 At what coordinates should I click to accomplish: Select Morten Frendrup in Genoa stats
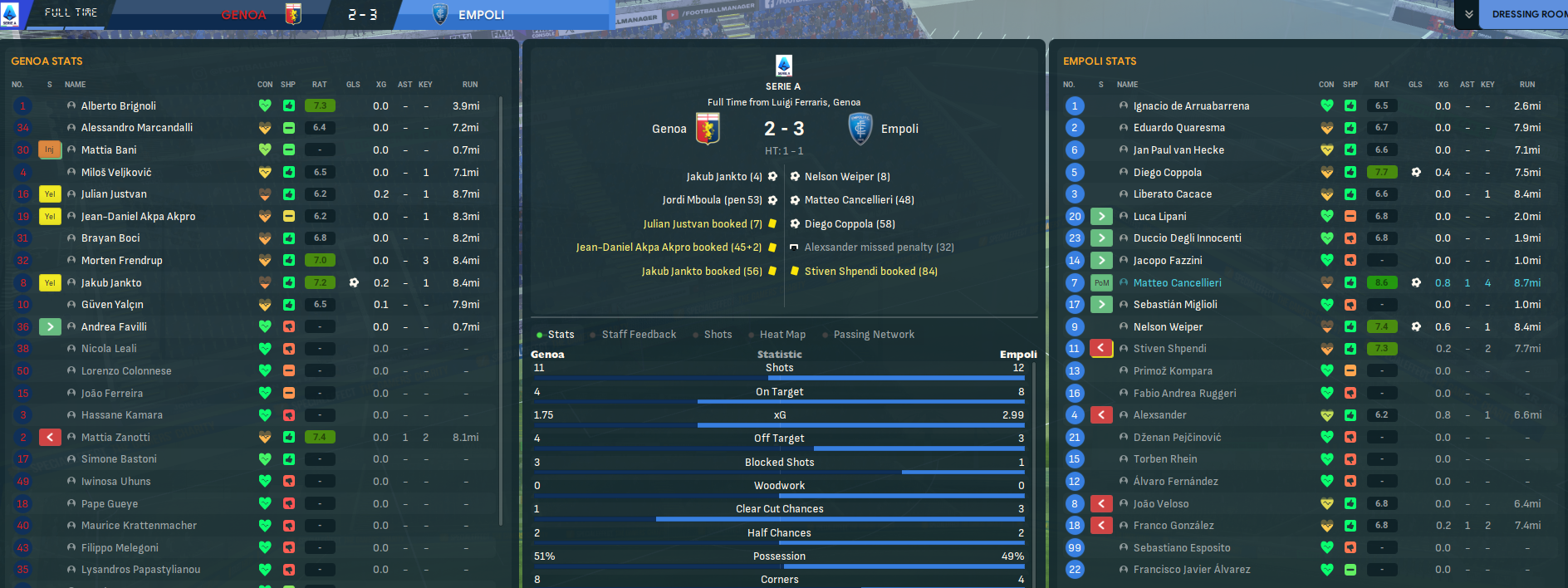click(x=121, y=261)
